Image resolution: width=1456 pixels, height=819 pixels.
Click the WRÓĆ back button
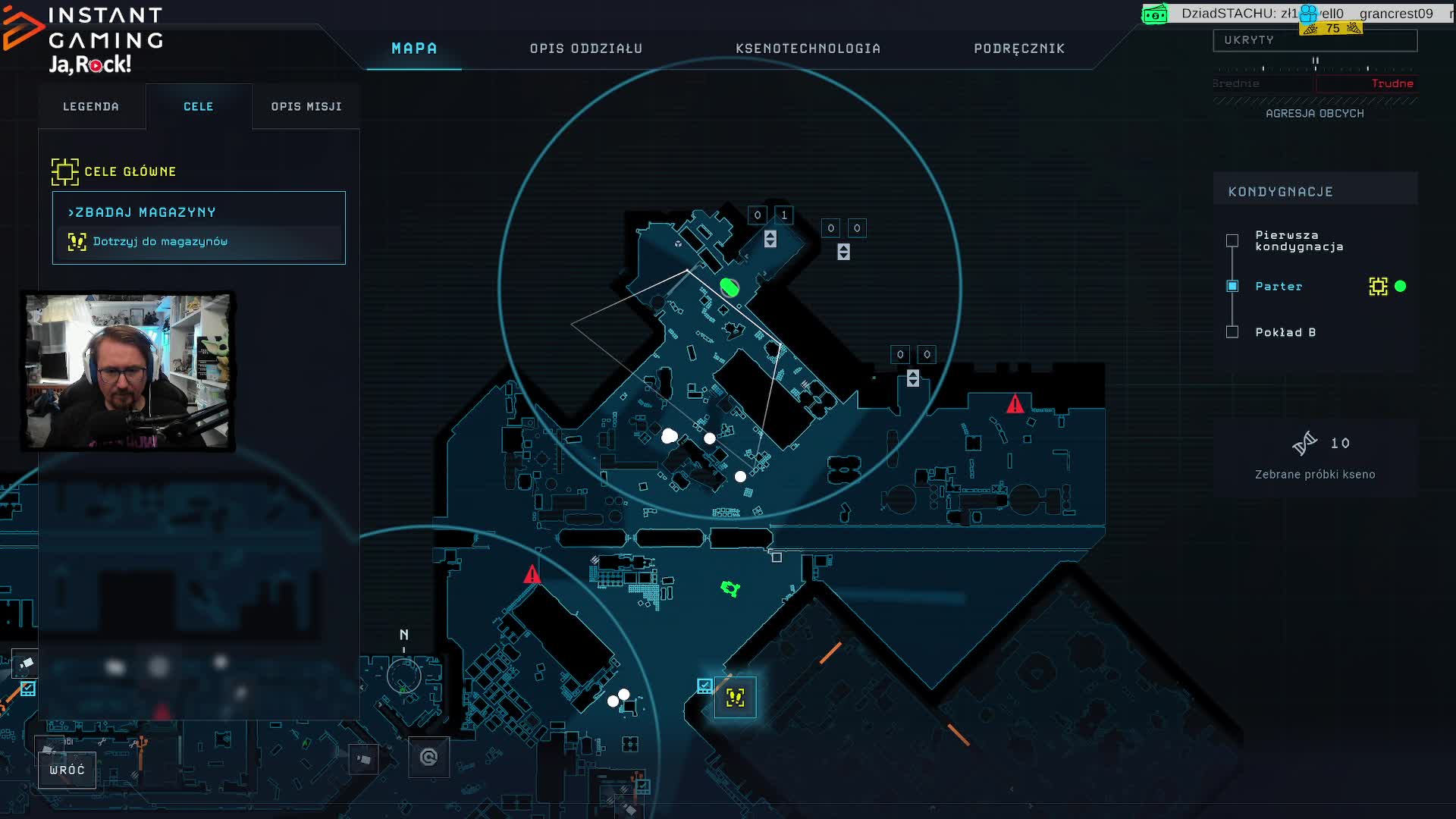pyautogui.click(x=67, y=770)
